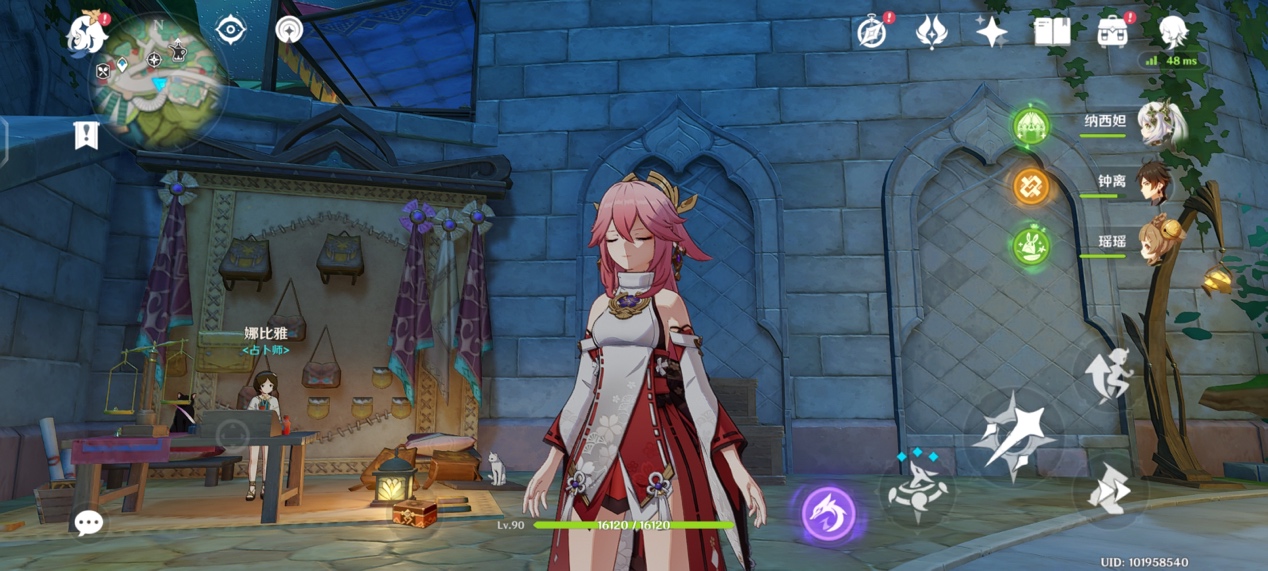Open the winged battle pass icon
This screenshot has width=1268, height=571.
point(931,32)
